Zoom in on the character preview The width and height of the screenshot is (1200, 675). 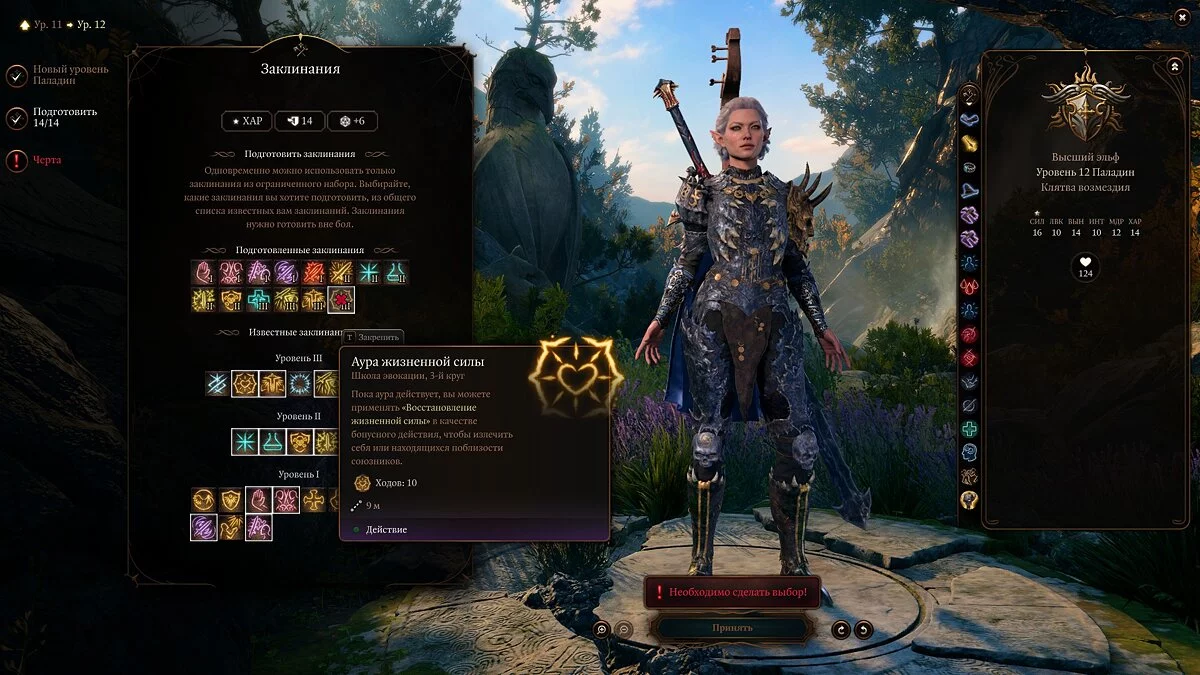pos(601,629)
